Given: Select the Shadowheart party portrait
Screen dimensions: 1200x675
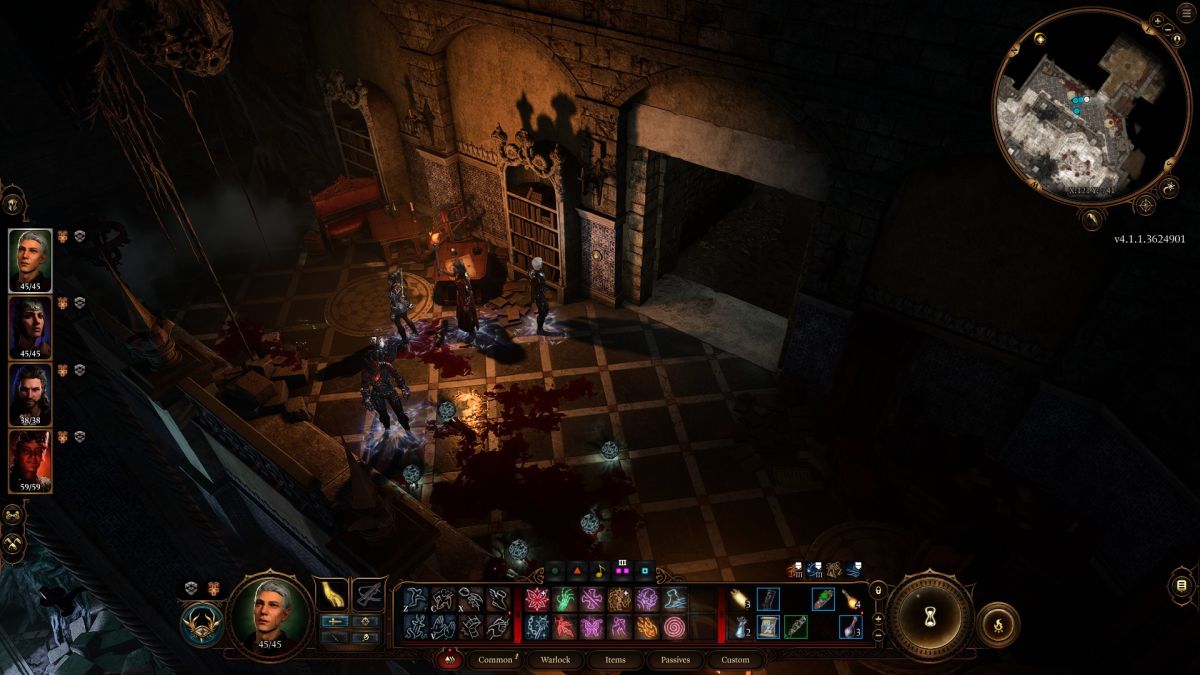Looking at the screenshot, I should (30, 327).
